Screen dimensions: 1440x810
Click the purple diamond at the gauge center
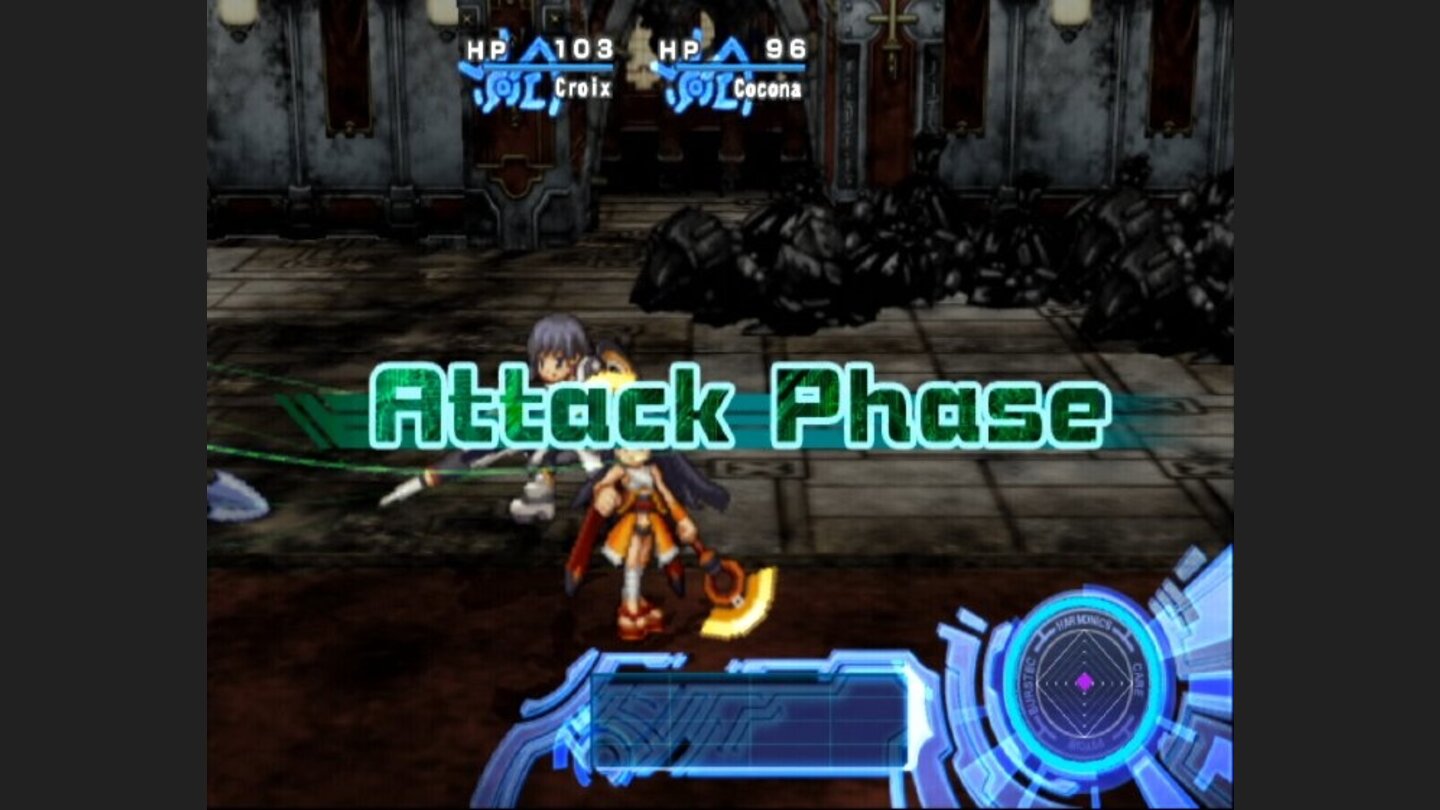[1086, 683]
